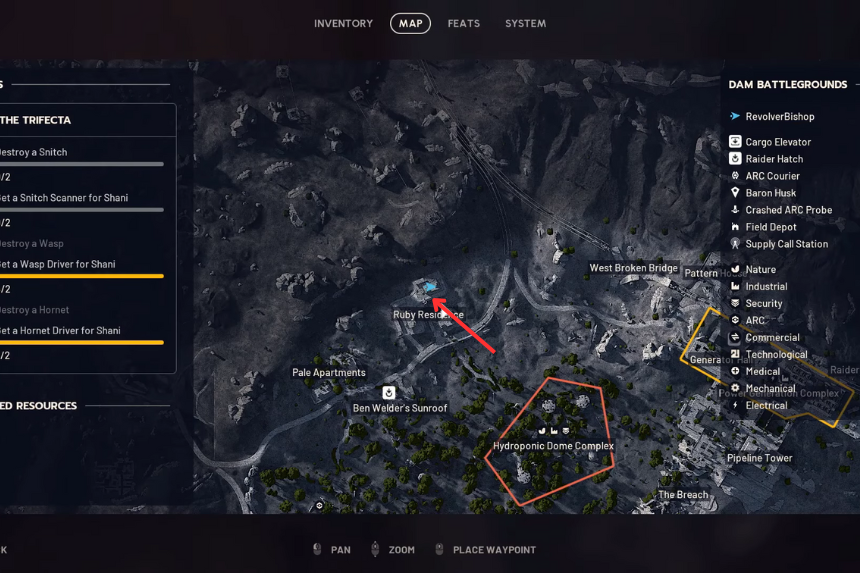860x573 pixels.
Task: Switch to the Inventory tab
Action: tap(343, 23)
